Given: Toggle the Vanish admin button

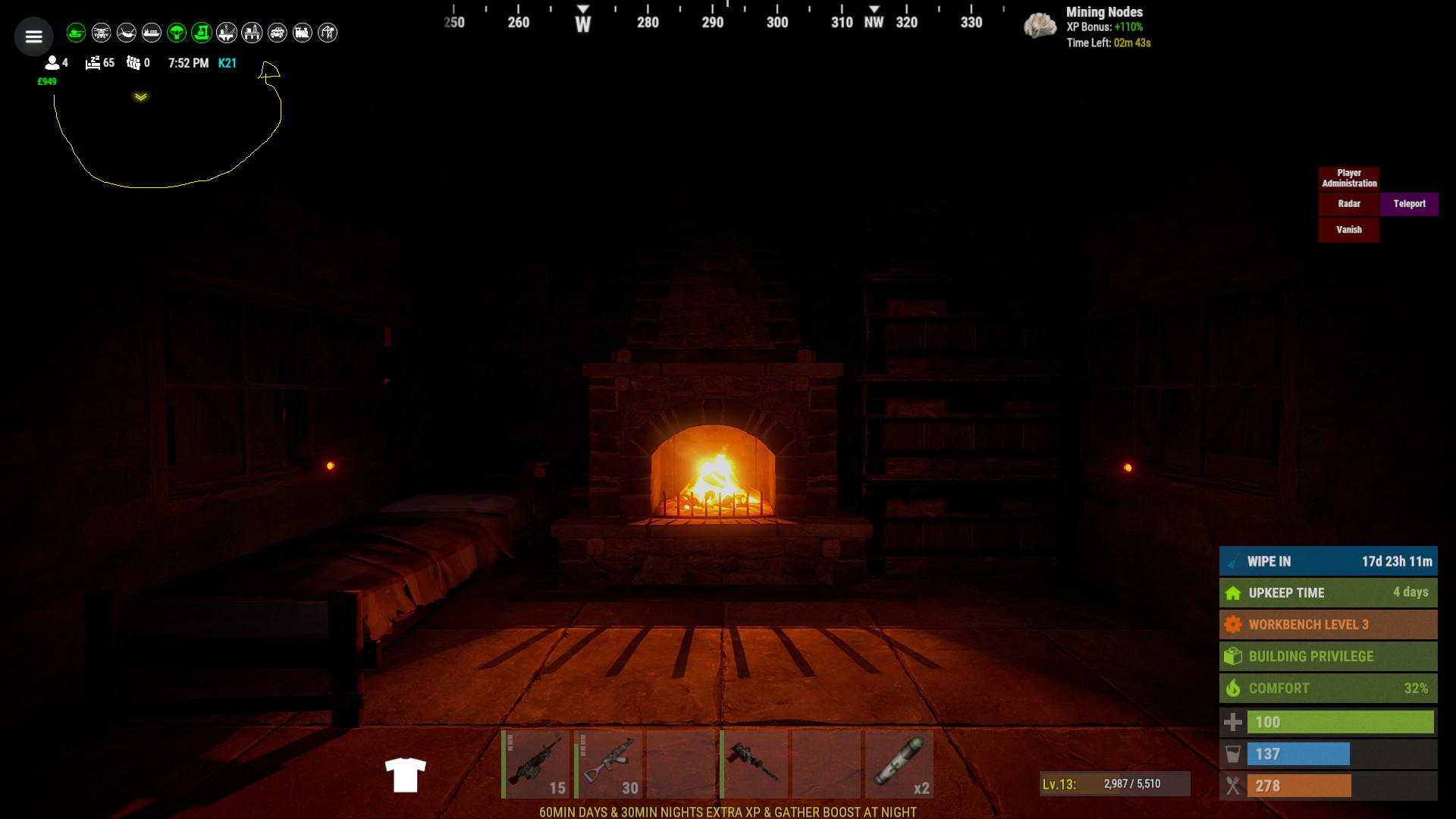Looking at the screenshot, I should coord(1349,230).
